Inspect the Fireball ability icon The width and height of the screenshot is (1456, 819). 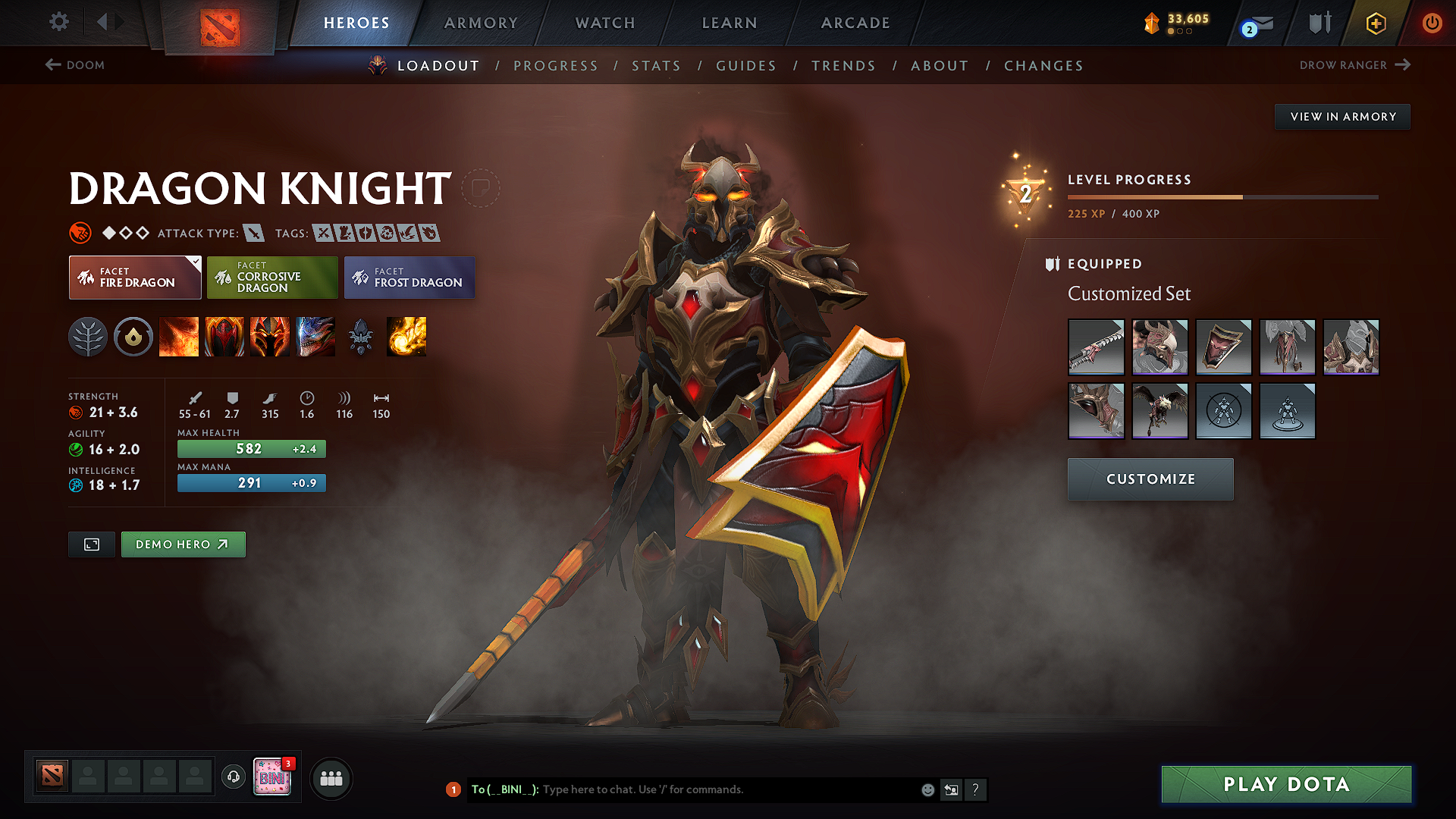point(406,337)
